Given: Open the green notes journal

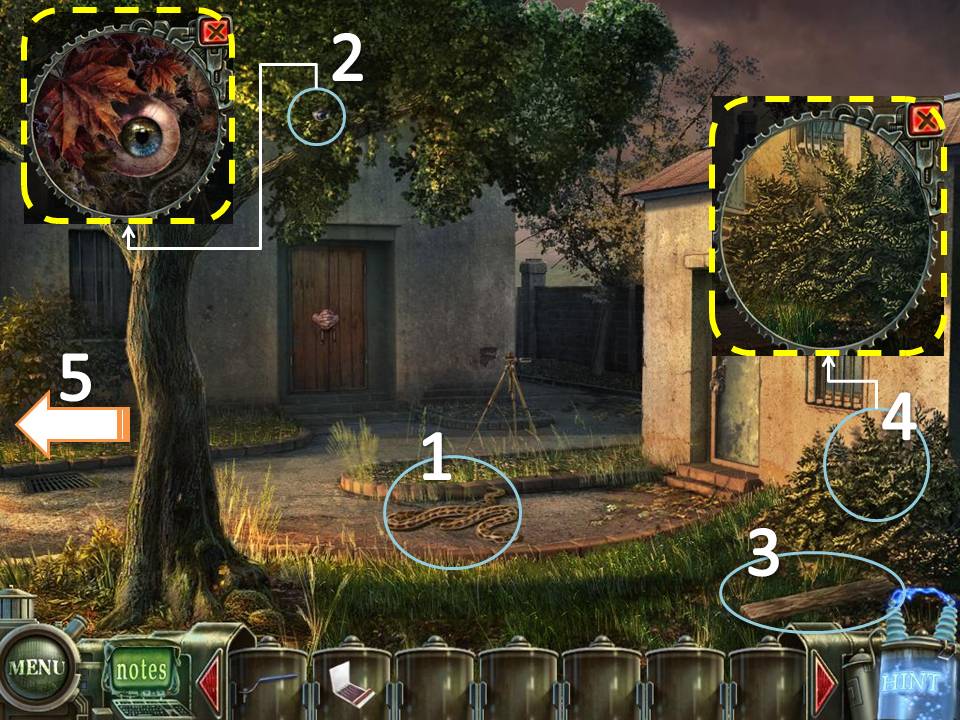Looking at the screenshot, I should 142,668.
